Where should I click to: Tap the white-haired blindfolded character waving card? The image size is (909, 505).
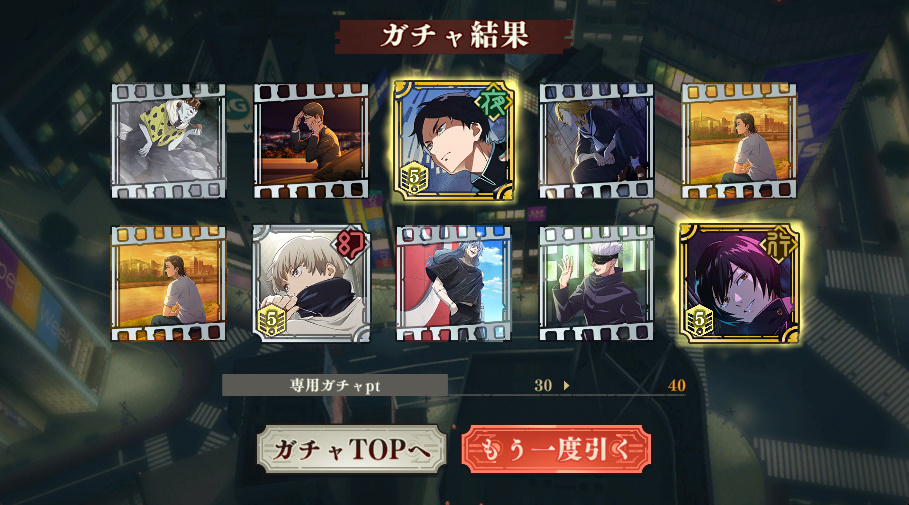coord(596,284)
